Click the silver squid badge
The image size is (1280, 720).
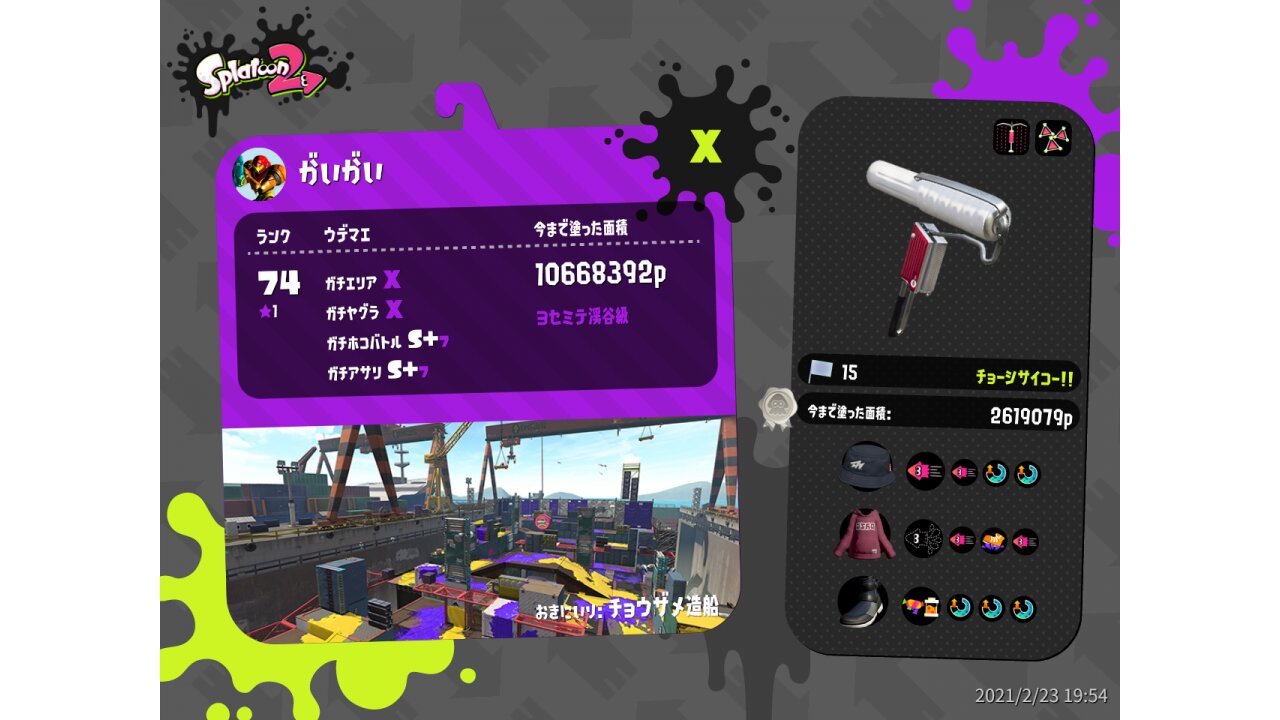click(775, 408)
